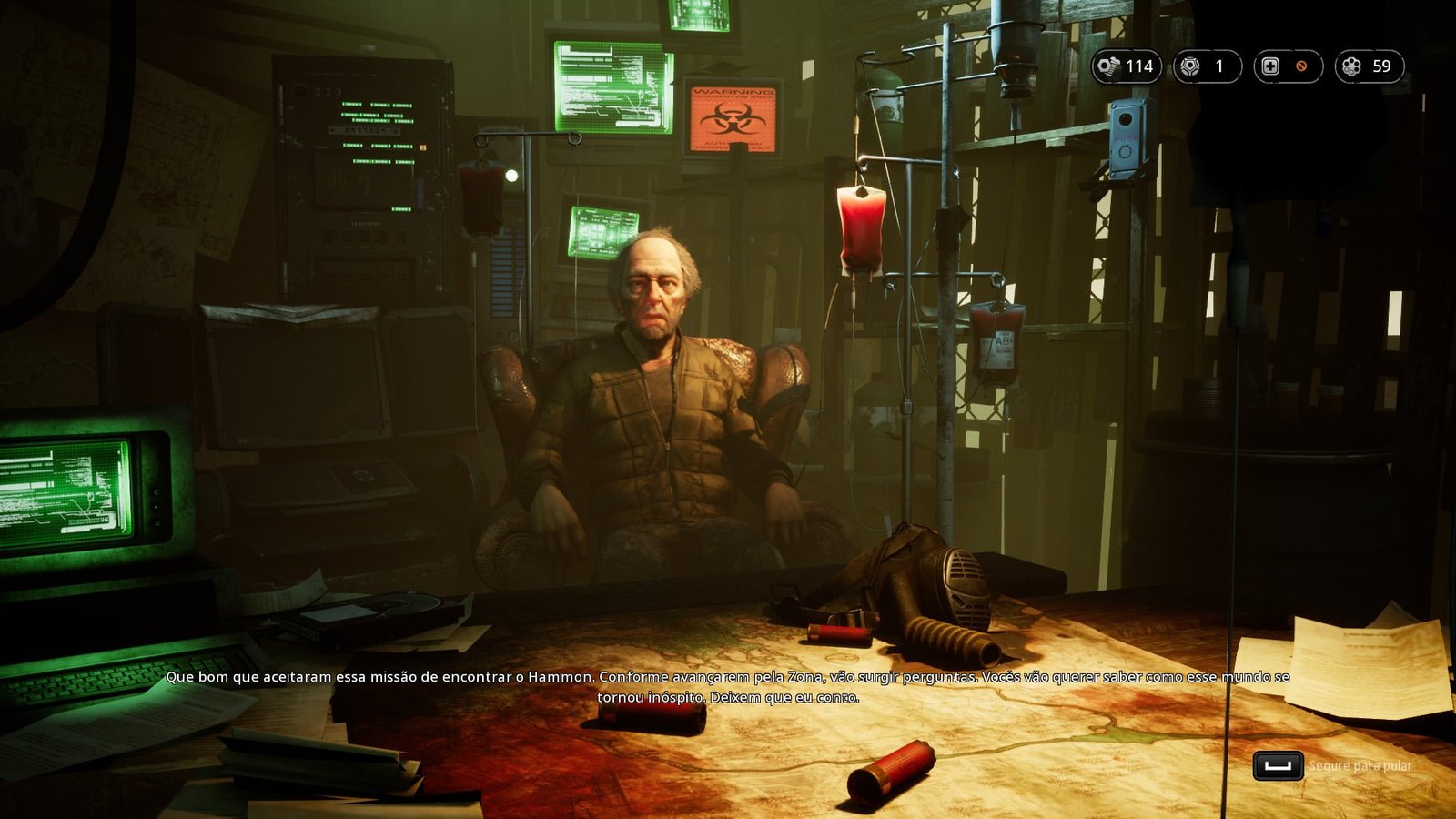The image size is (1456, 819).
Task: Select the revolver cylinder ammo icon
Action: coord(1351,66)
